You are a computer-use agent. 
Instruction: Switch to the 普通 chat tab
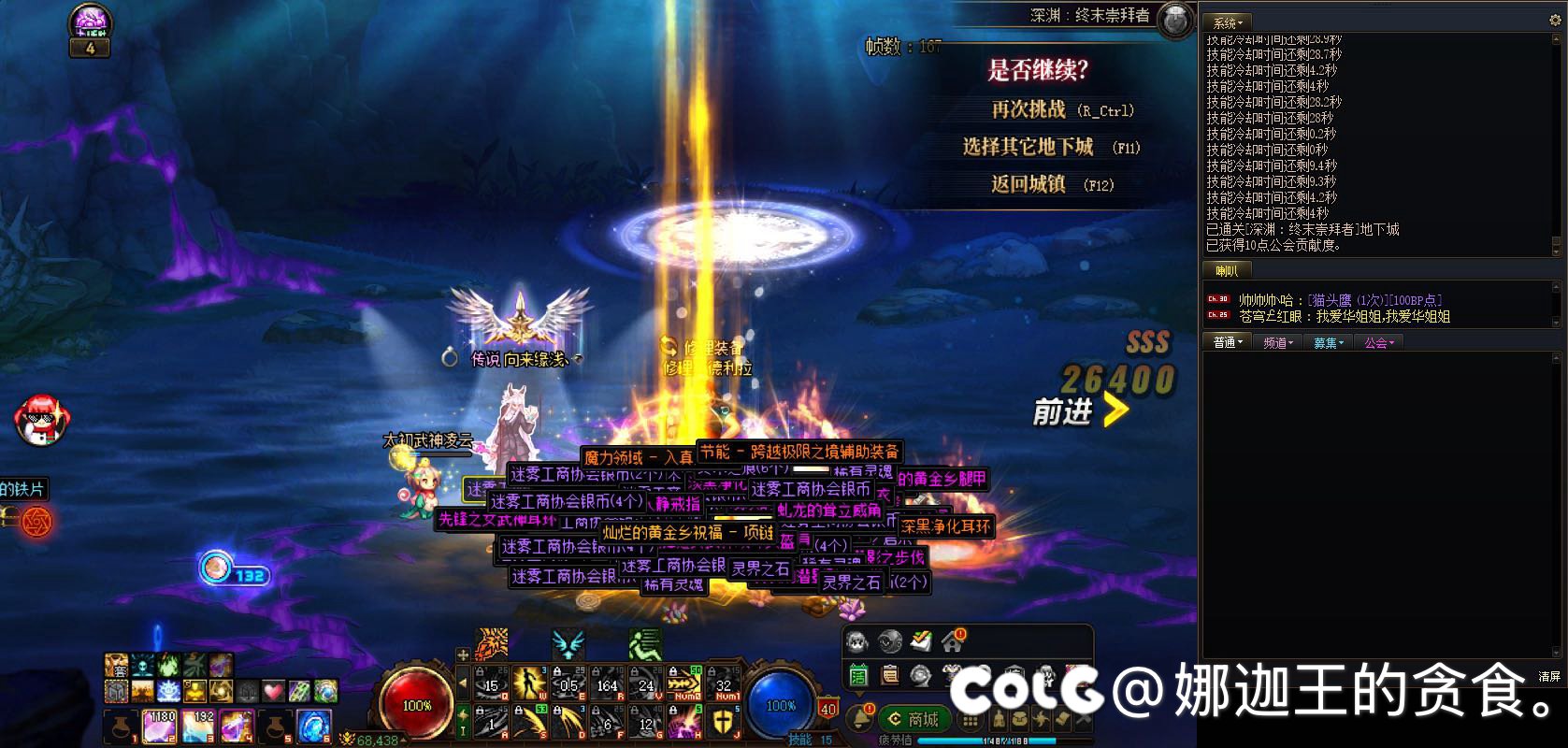pyautogui.click(x=1227, y=343)
